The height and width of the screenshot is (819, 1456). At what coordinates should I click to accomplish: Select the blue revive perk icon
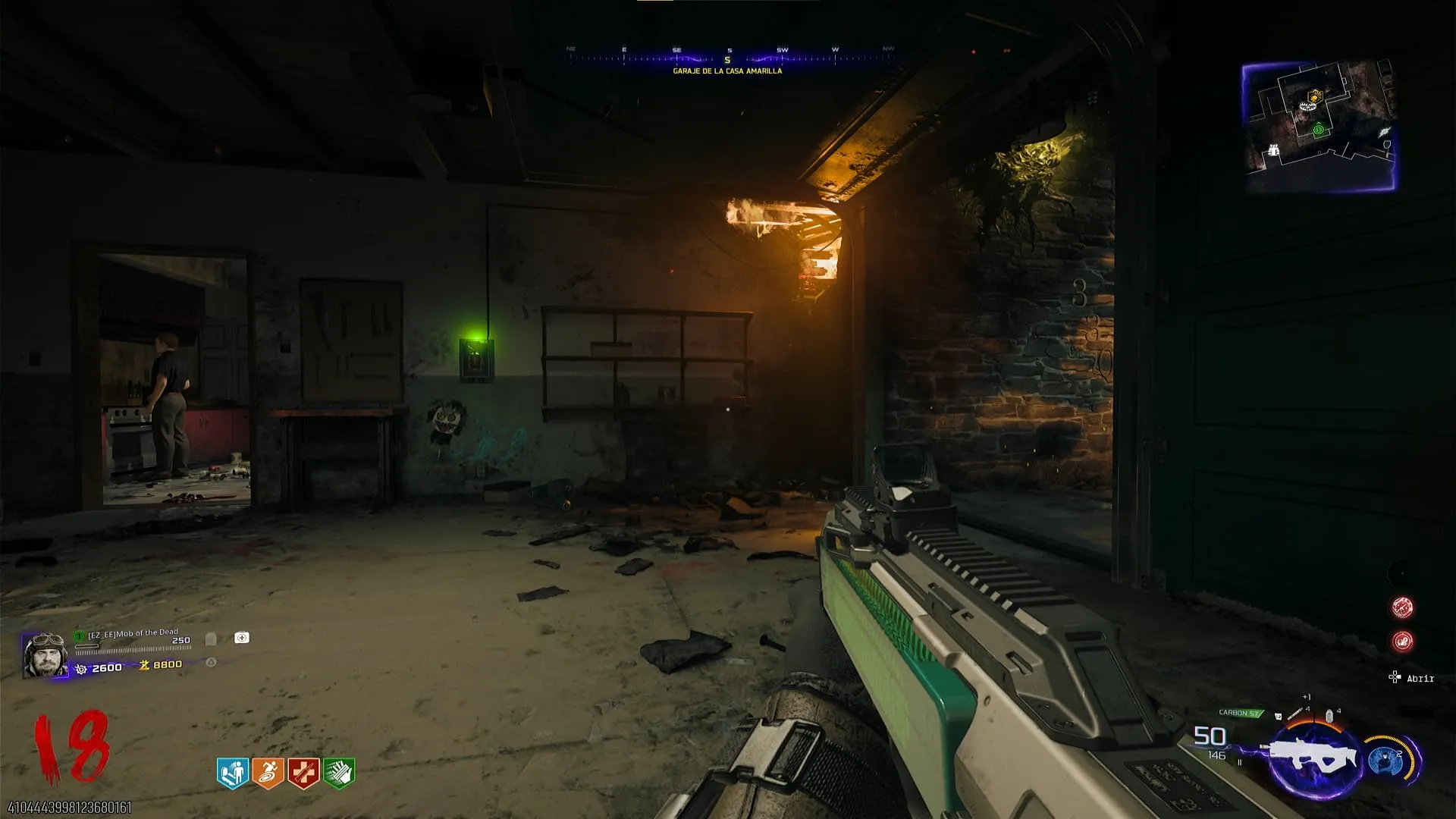233,773
